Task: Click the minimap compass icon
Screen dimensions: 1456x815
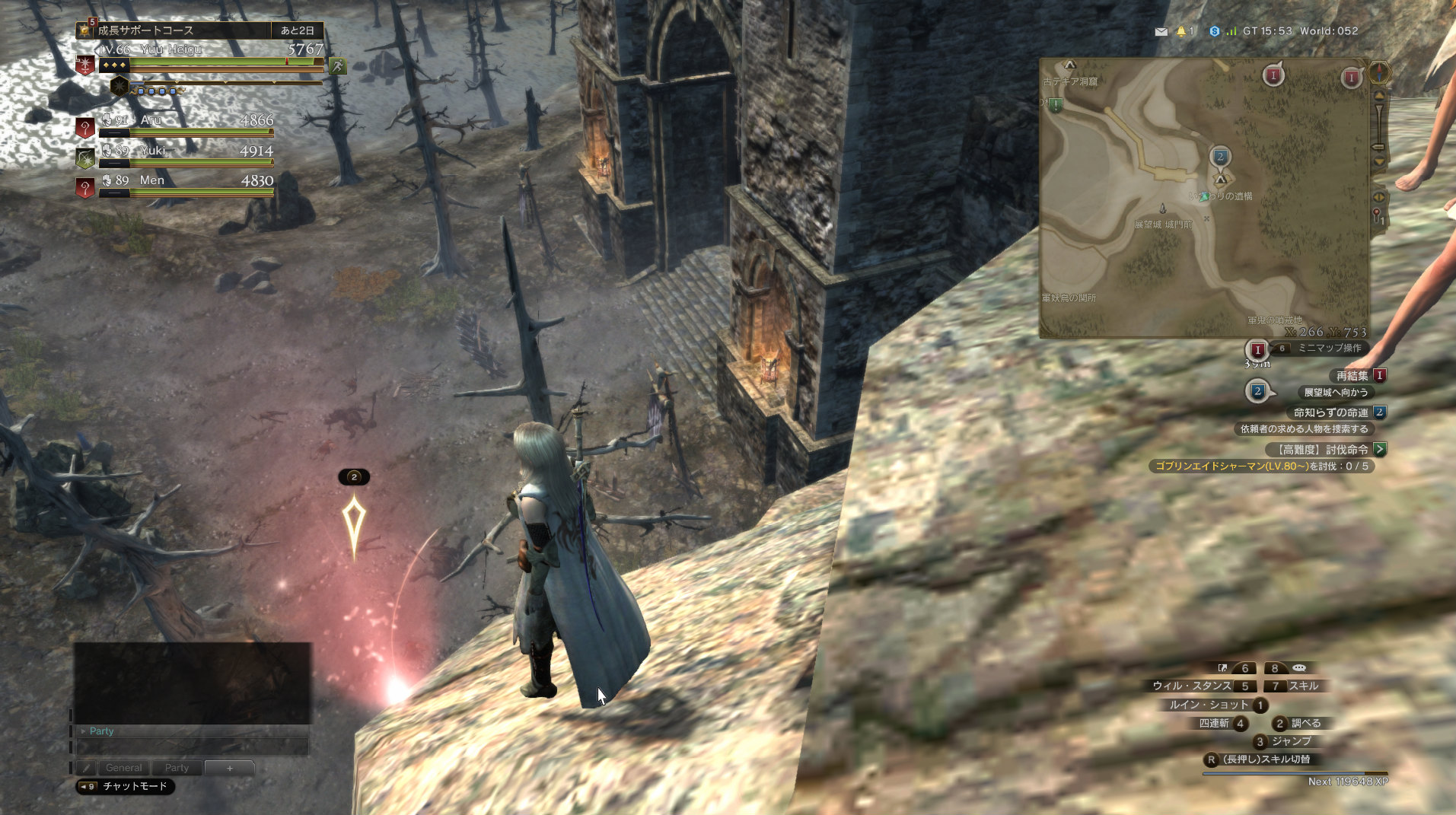Action: tap(1378, 73)
